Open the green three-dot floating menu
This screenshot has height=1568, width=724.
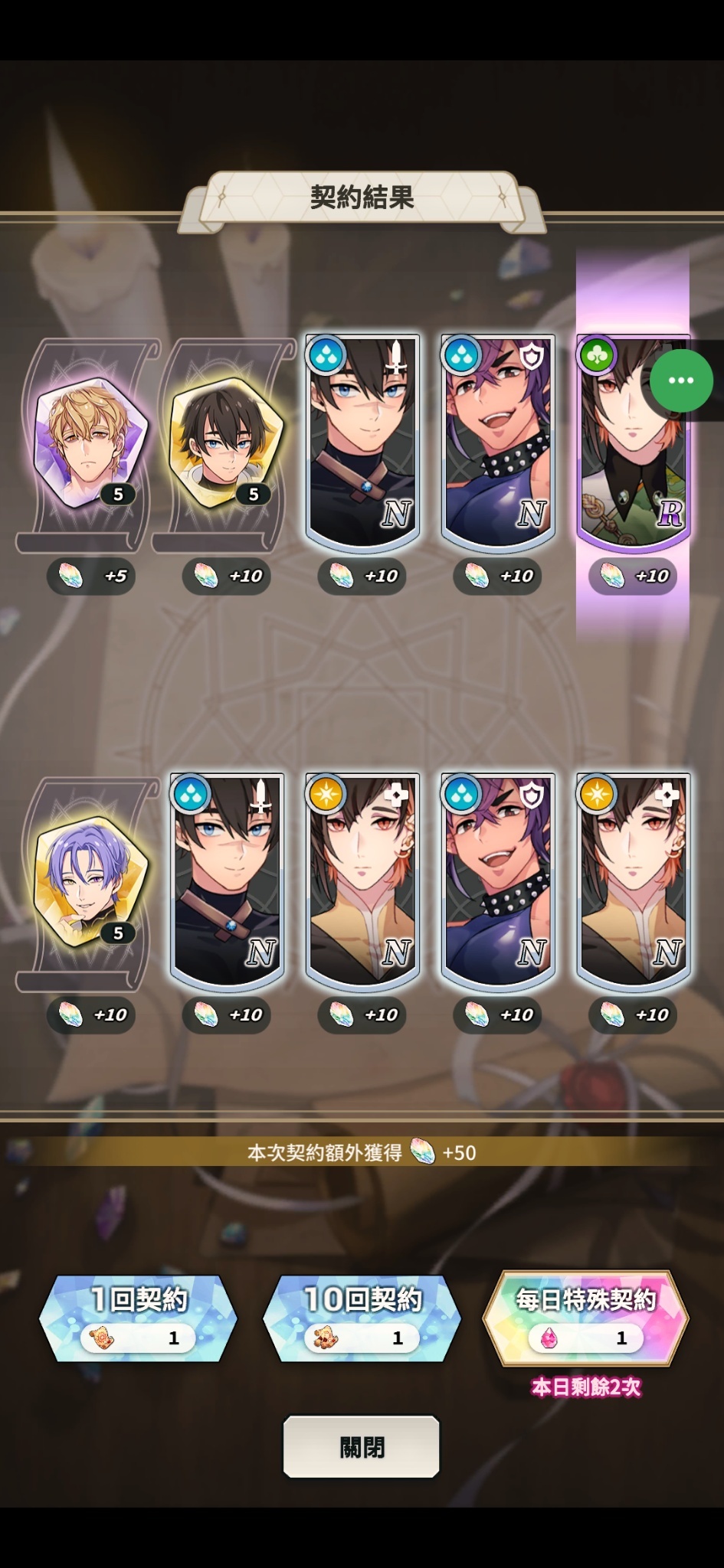tap(680, 381)
